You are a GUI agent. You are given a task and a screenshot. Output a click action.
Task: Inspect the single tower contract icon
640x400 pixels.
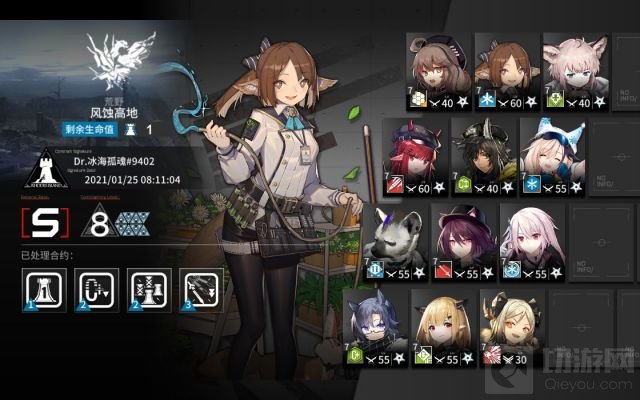38,289
